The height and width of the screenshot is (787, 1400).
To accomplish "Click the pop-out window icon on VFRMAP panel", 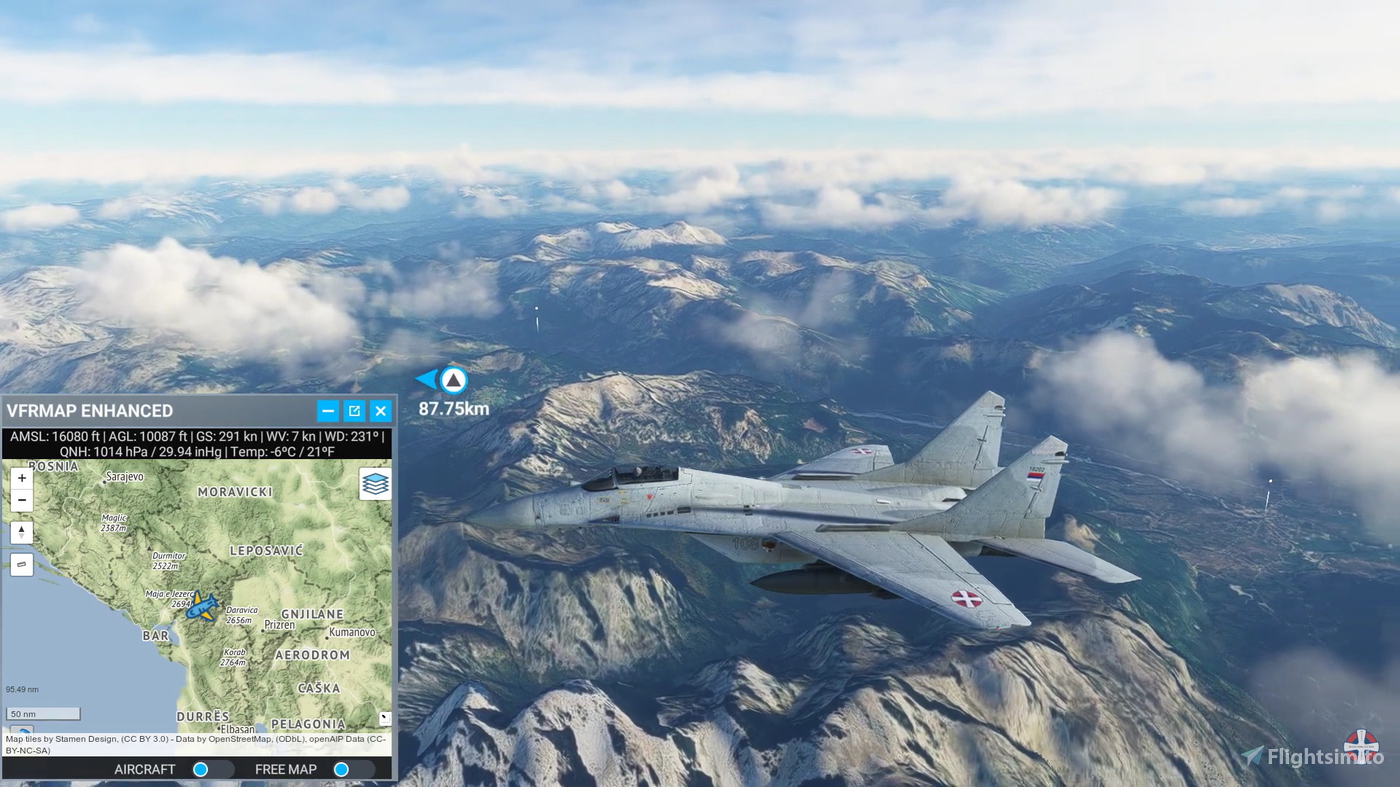I will click(353, 410).
